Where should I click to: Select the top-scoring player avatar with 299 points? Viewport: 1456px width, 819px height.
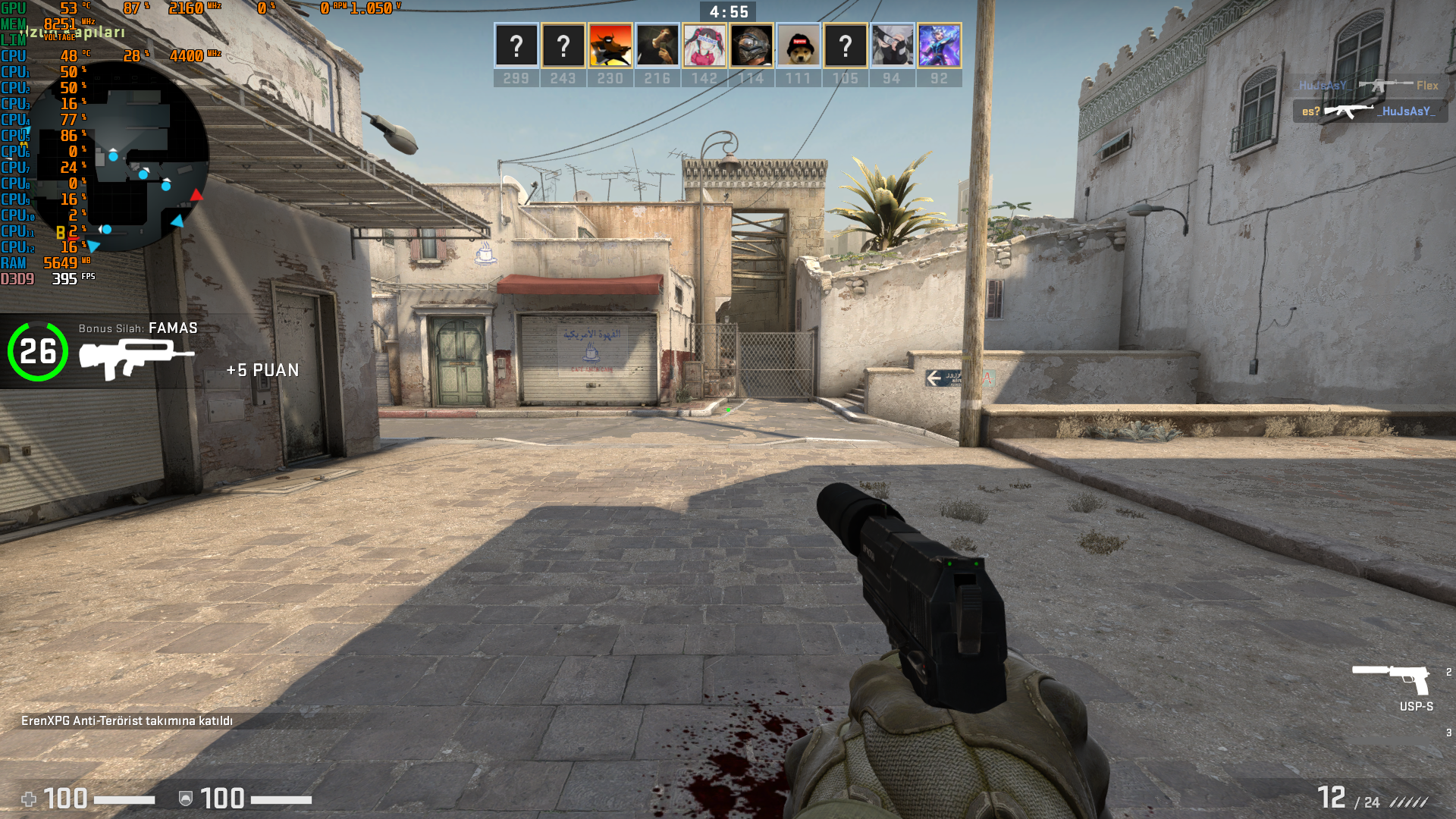pyautogui.click(x=516, y=45)
